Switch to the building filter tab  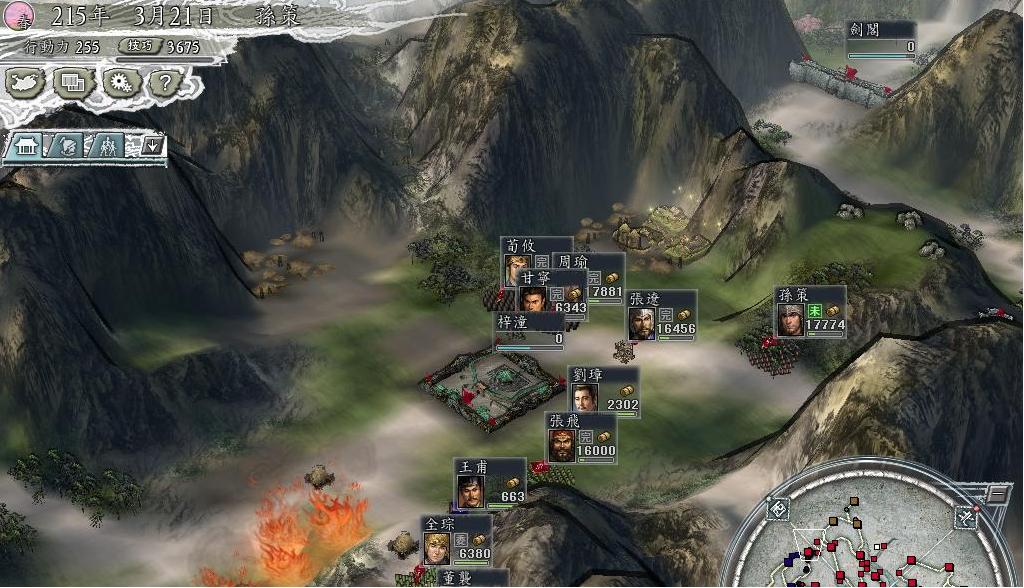26,146
